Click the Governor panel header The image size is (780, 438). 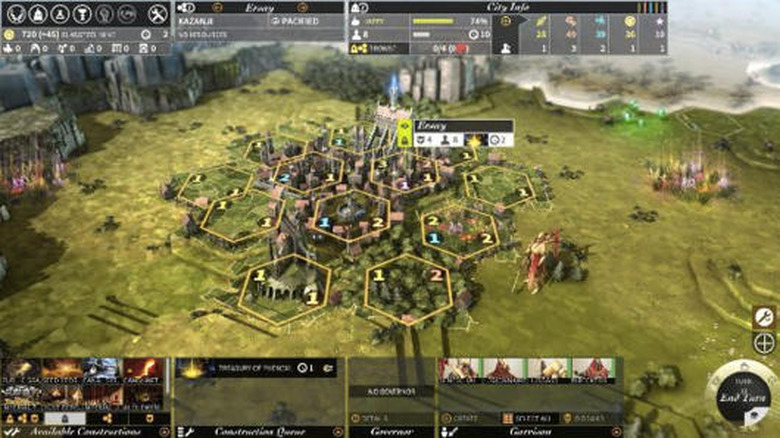[x=390, y=431]
